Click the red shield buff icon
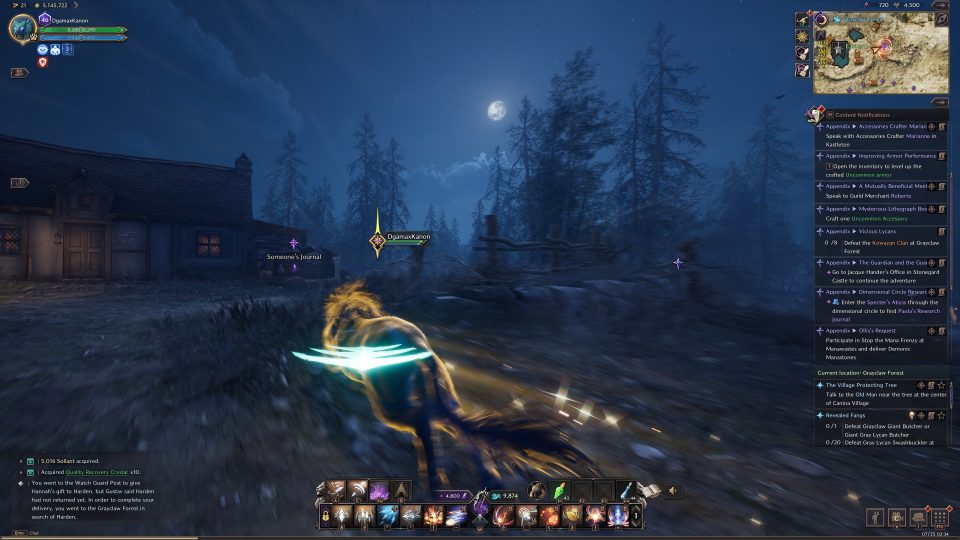The image size is (960, 540). click(x=43, y=62)
